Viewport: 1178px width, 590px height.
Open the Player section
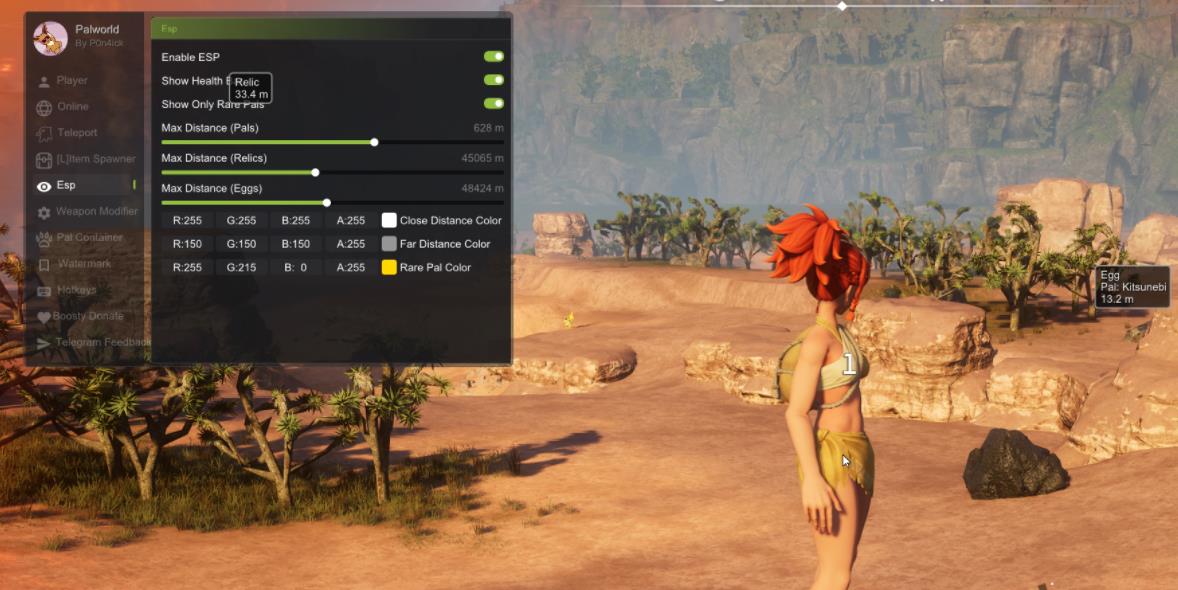[x=72, y=80]
